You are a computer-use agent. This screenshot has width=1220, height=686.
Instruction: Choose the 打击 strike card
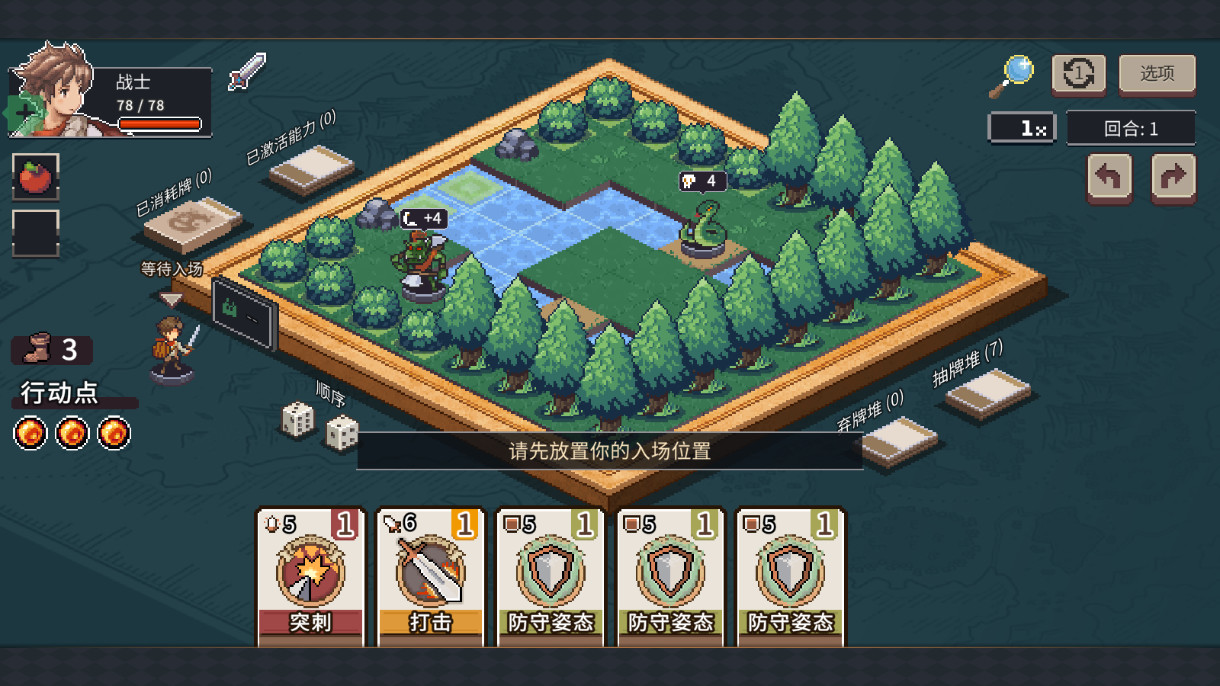click(431, 576)
